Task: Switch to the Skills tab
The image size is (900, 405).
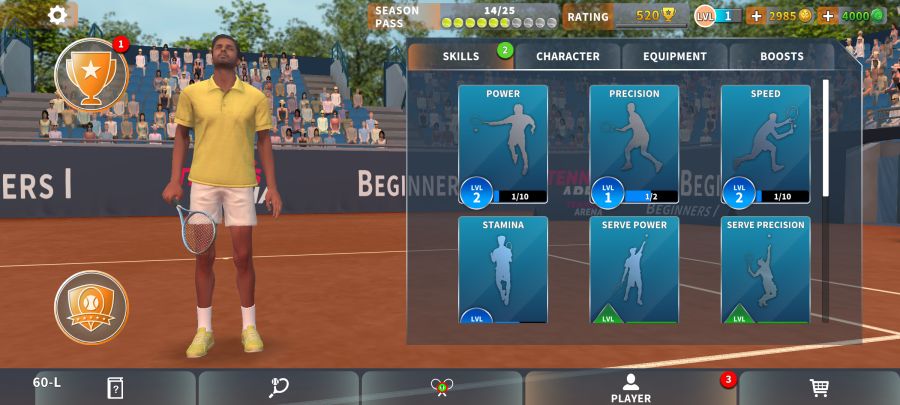Action: click(461, 57)
